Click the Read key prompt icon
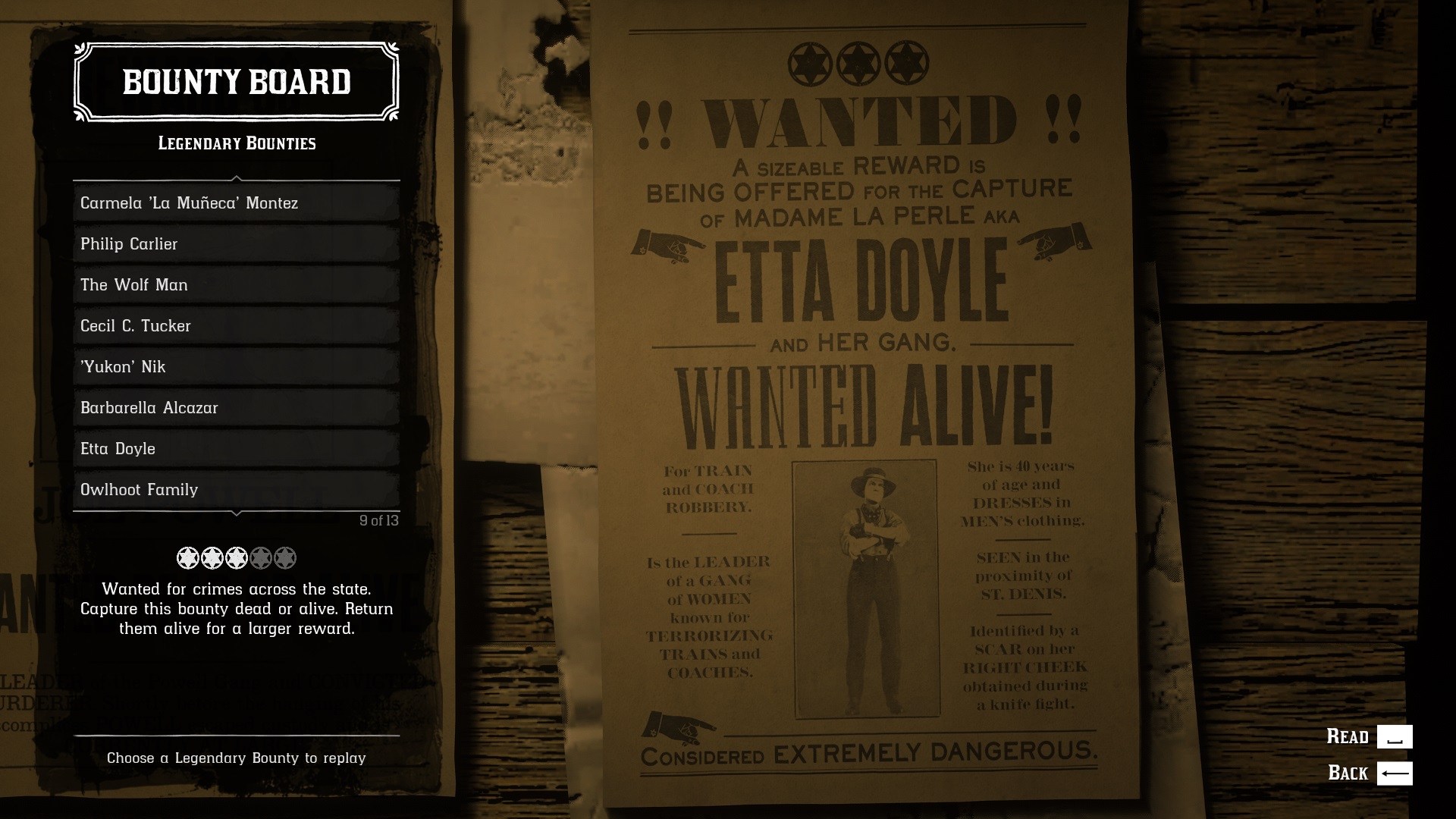The image size is (1456, 819). (1395, 736)
